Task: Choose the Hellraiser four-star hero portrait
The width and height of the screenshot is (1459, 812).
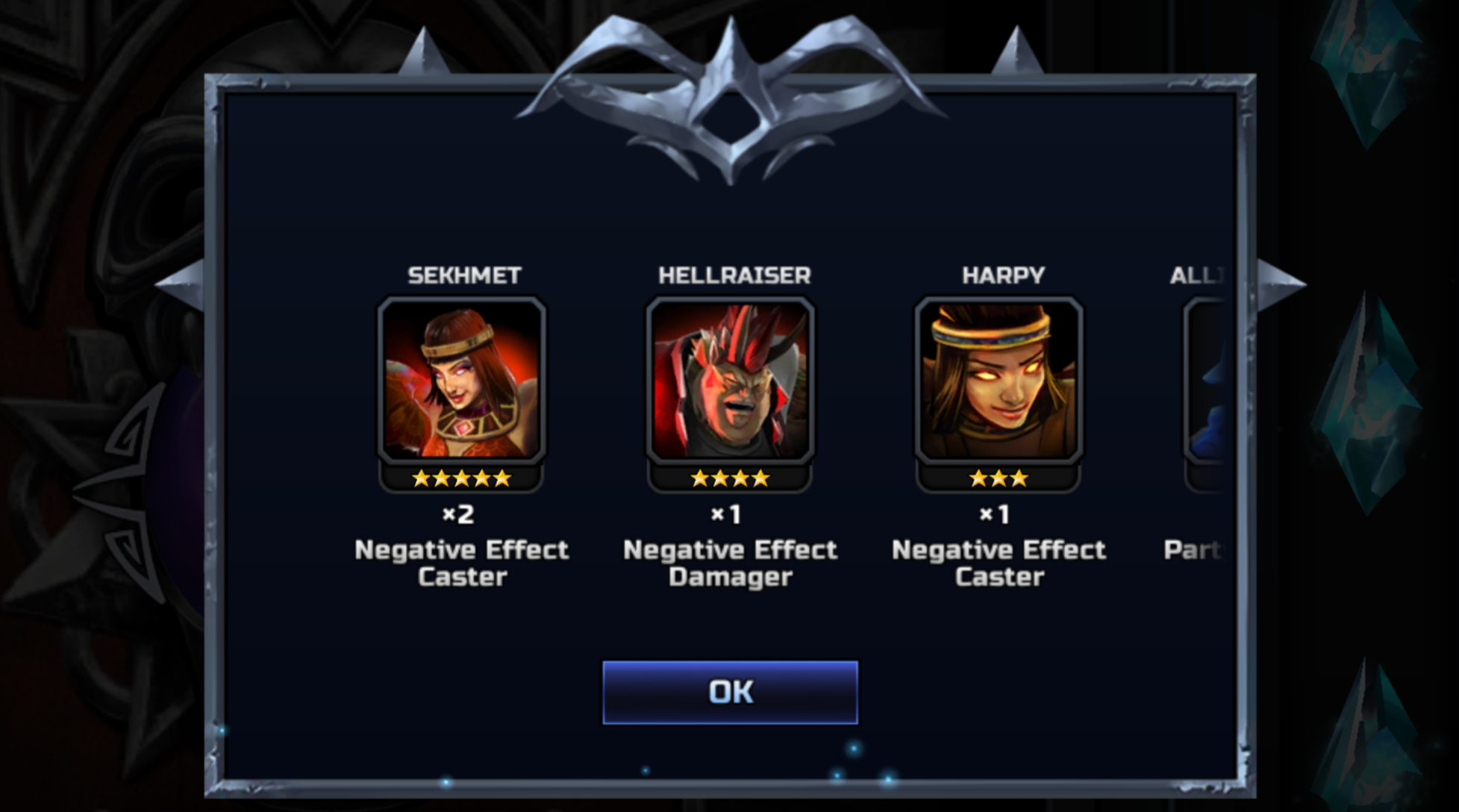Action: click(x=730, y=381)
